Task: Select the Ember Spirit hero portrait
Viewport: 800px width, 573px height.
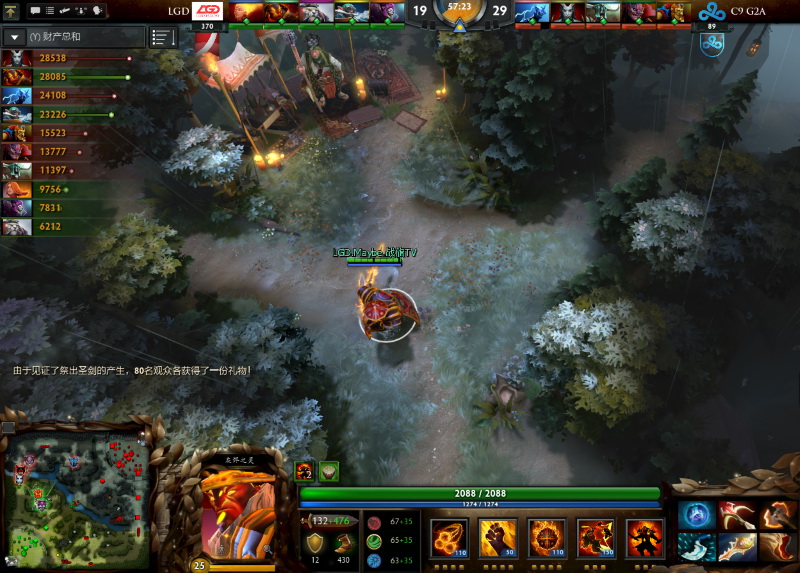Action: tap(237, 510)
